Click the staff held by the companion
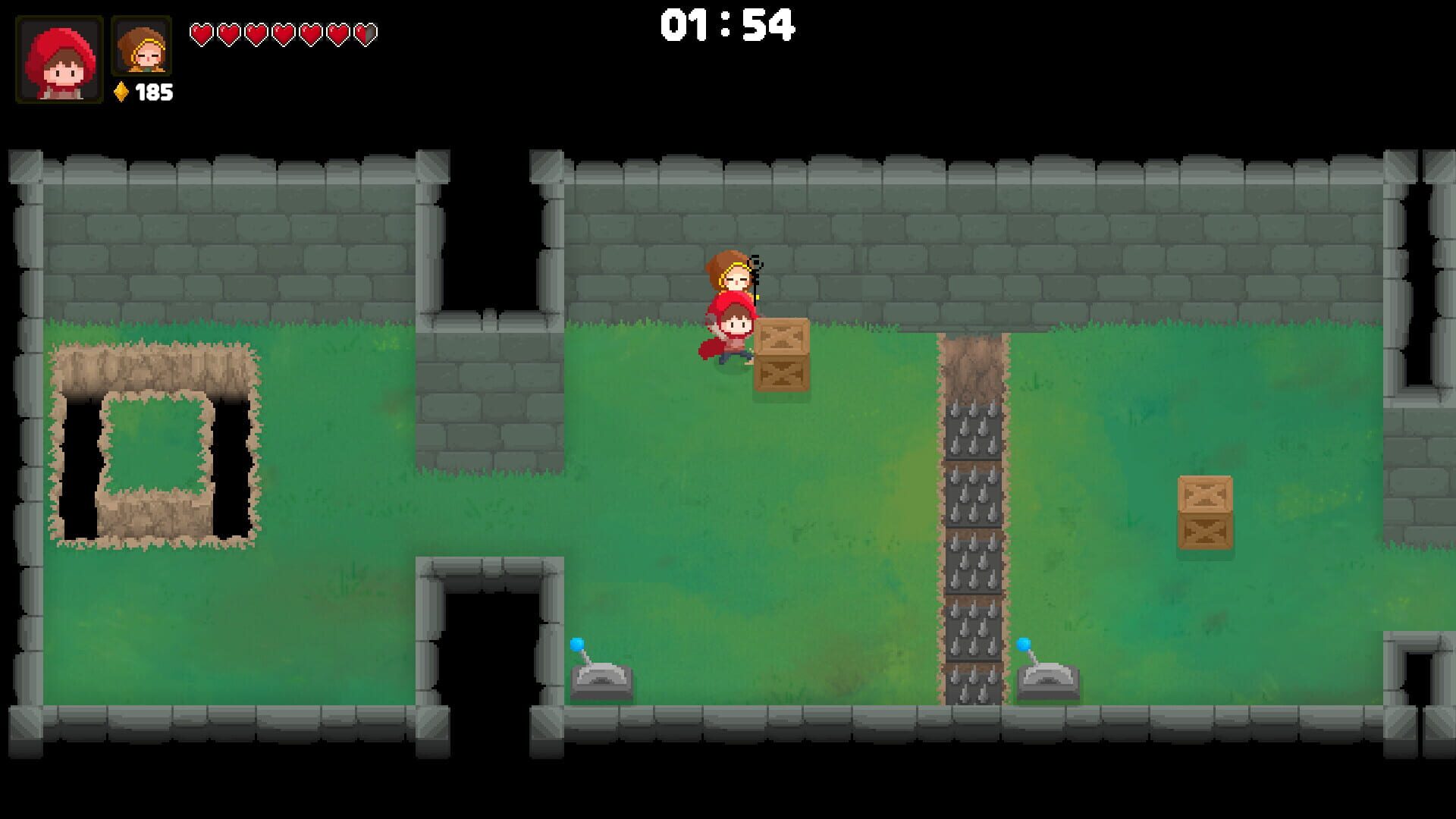This screenshot has height=819, width=1456. pos(755,281)
